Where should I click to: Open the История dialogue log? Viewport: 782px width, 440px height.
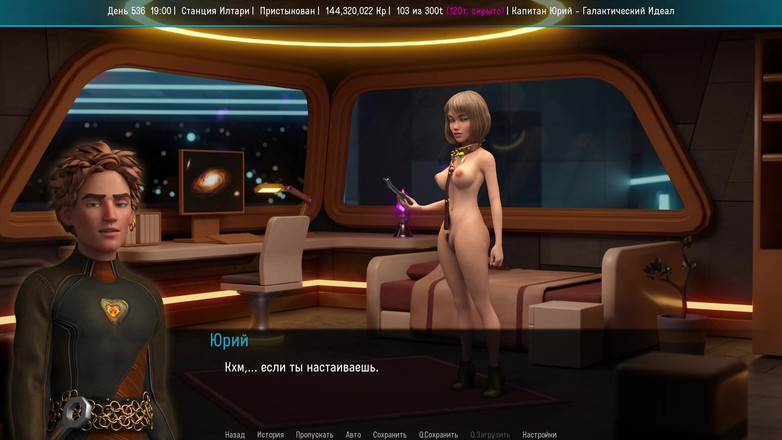270,435
